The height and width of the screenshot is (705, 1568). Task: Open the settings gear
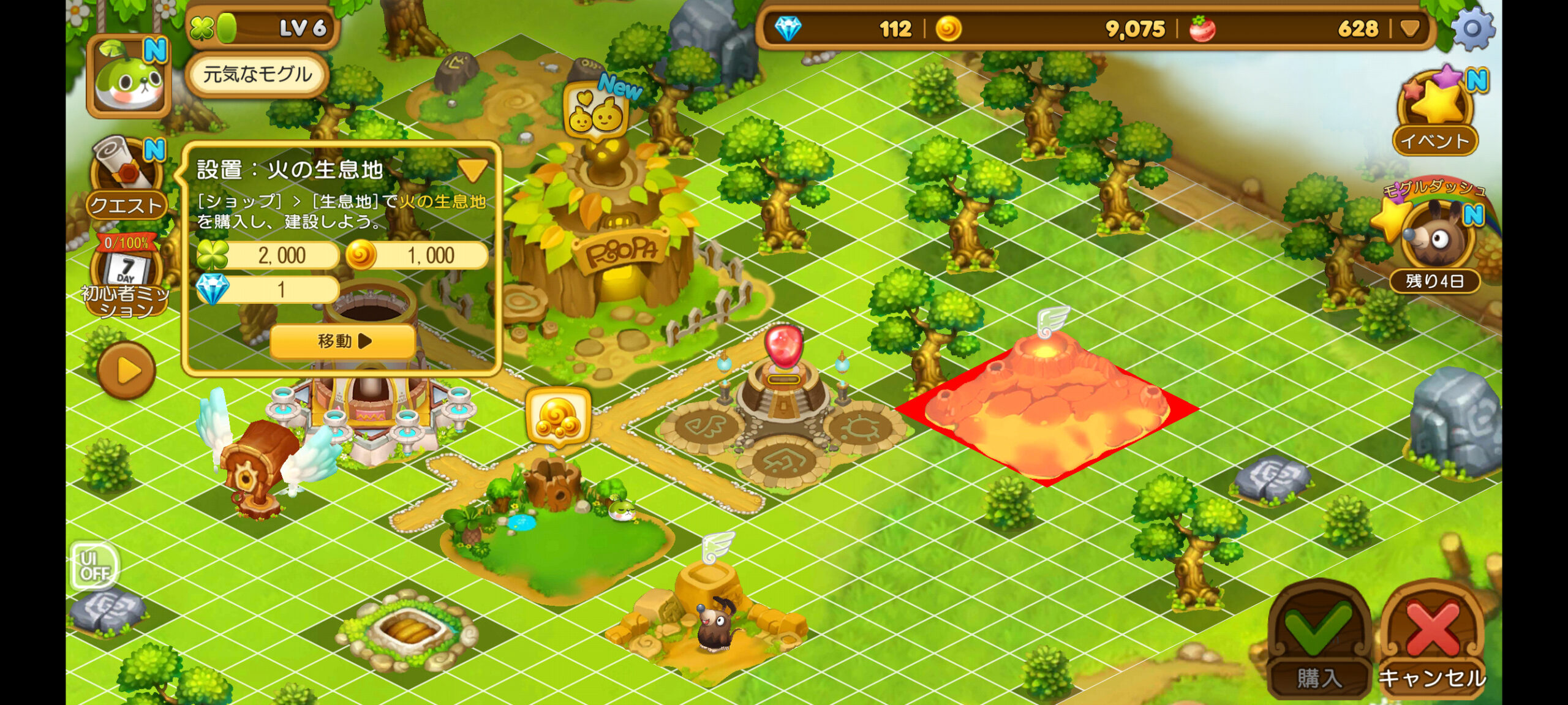[1472, 28]
